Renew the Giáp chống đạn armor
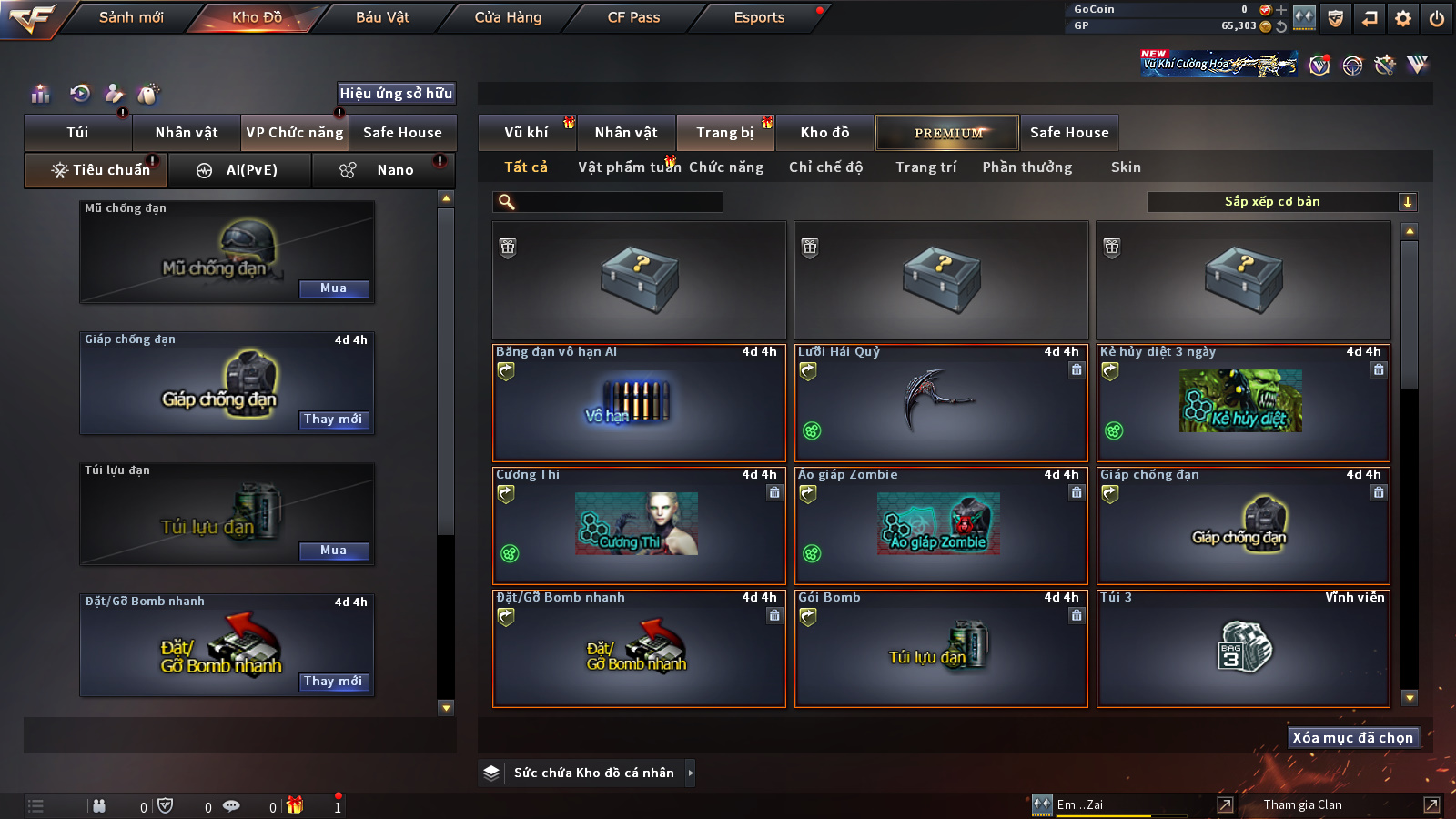1456x819 pixels. point(333,420)
